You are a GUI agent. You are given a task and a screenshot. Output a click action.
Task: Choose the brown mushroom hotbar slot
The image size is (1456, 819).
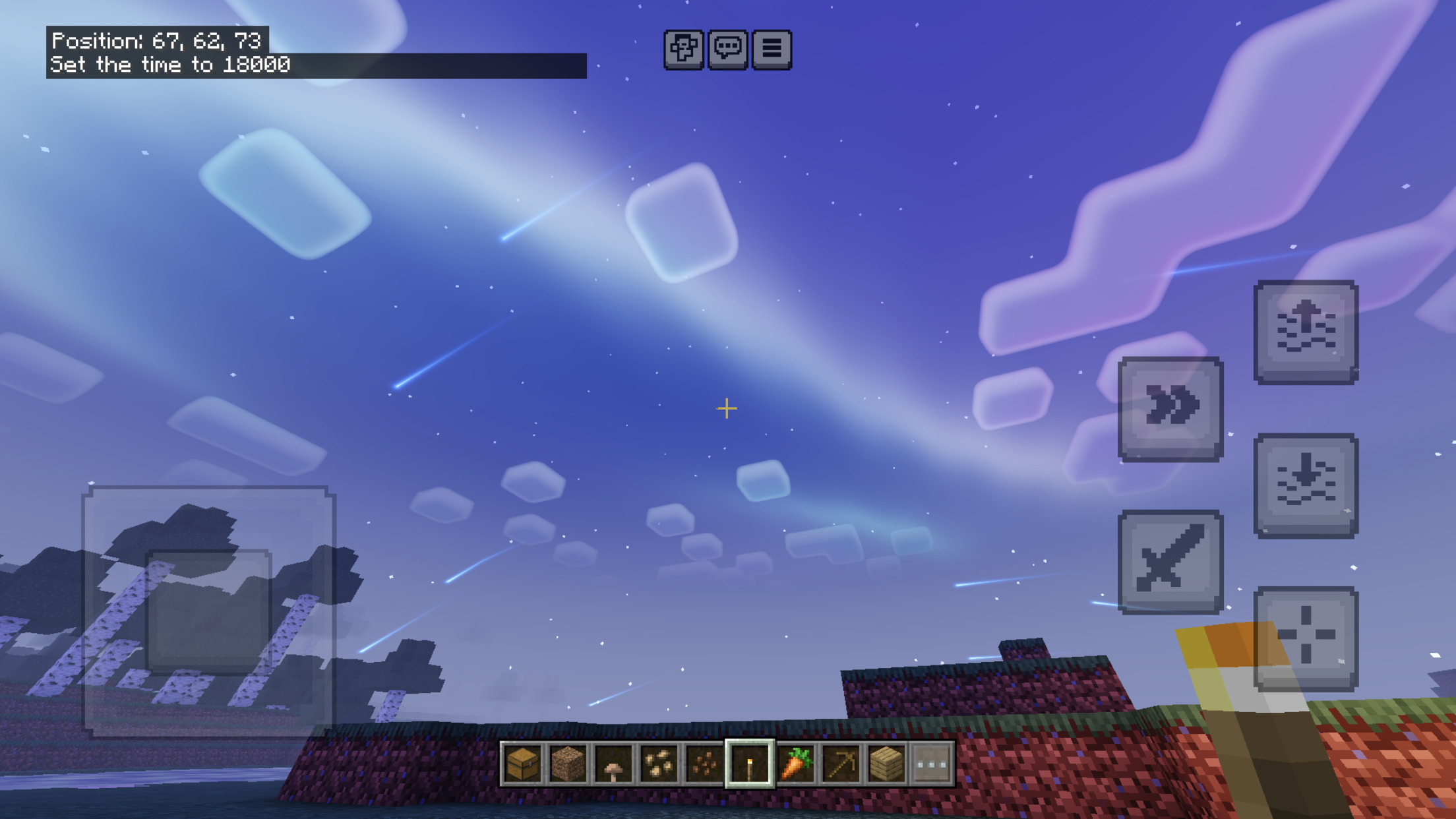coord(613,764)
